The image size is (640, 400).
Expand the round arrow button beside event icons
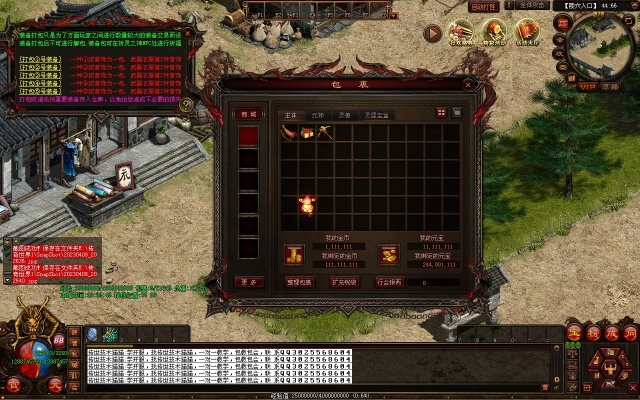click(x=432, y=33)
